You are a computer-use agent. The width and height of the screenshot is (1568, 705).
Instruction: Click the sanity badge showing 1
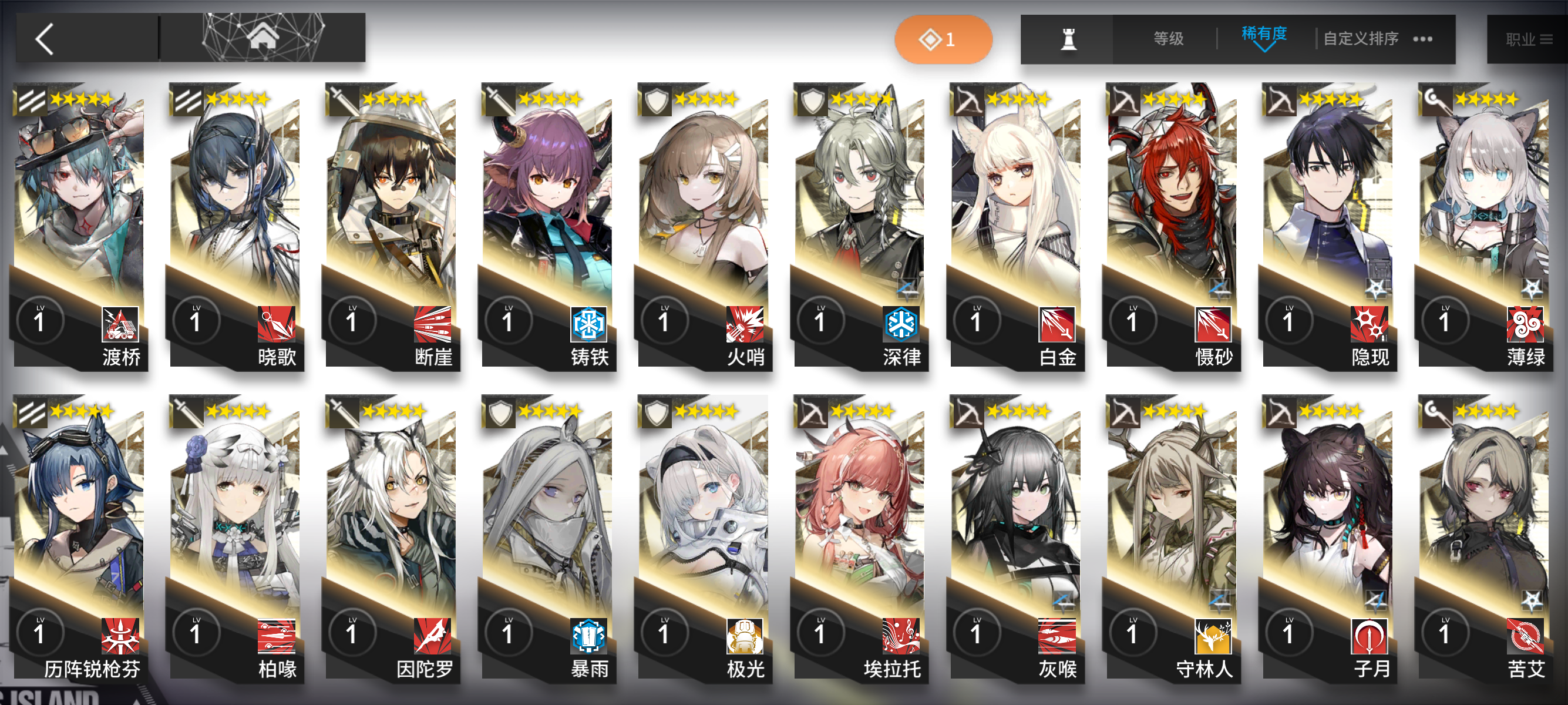coord(943,38)
